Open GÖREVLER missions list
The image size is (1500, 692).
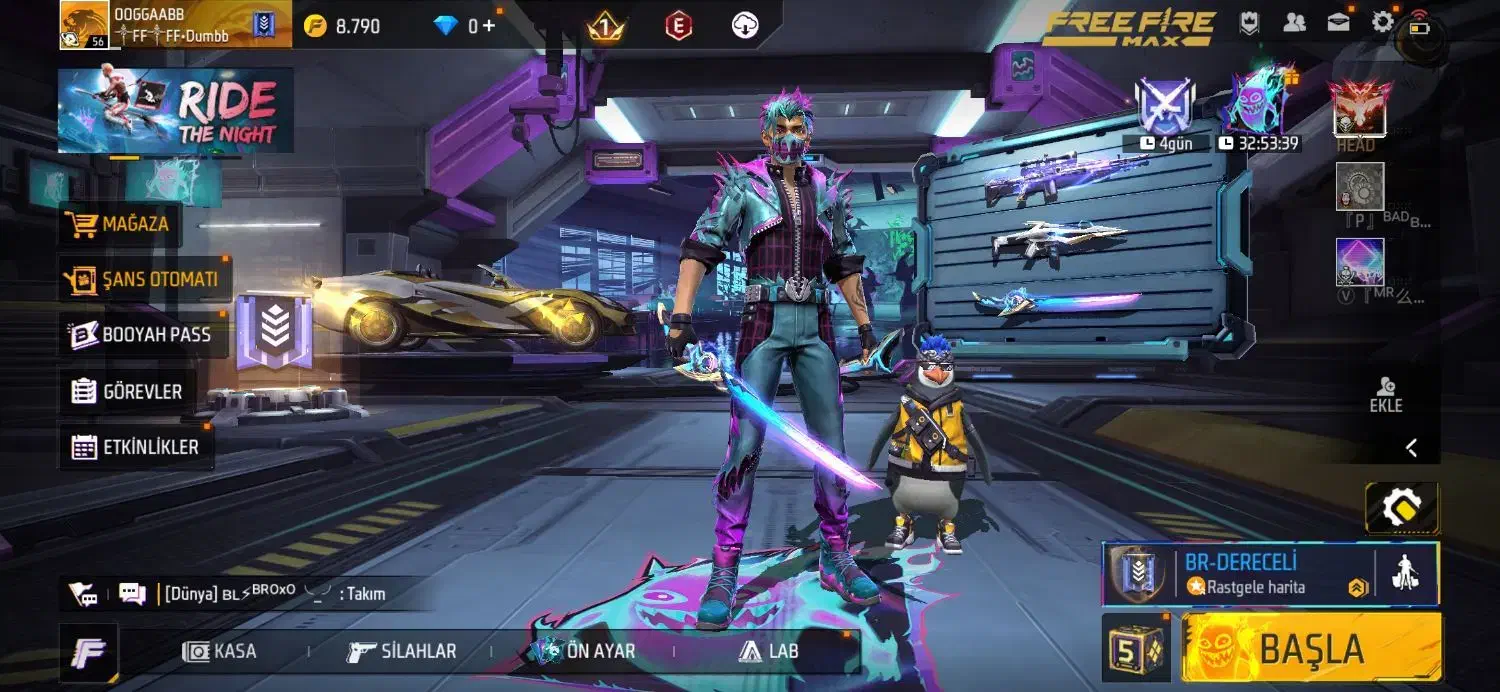point(127,391)
